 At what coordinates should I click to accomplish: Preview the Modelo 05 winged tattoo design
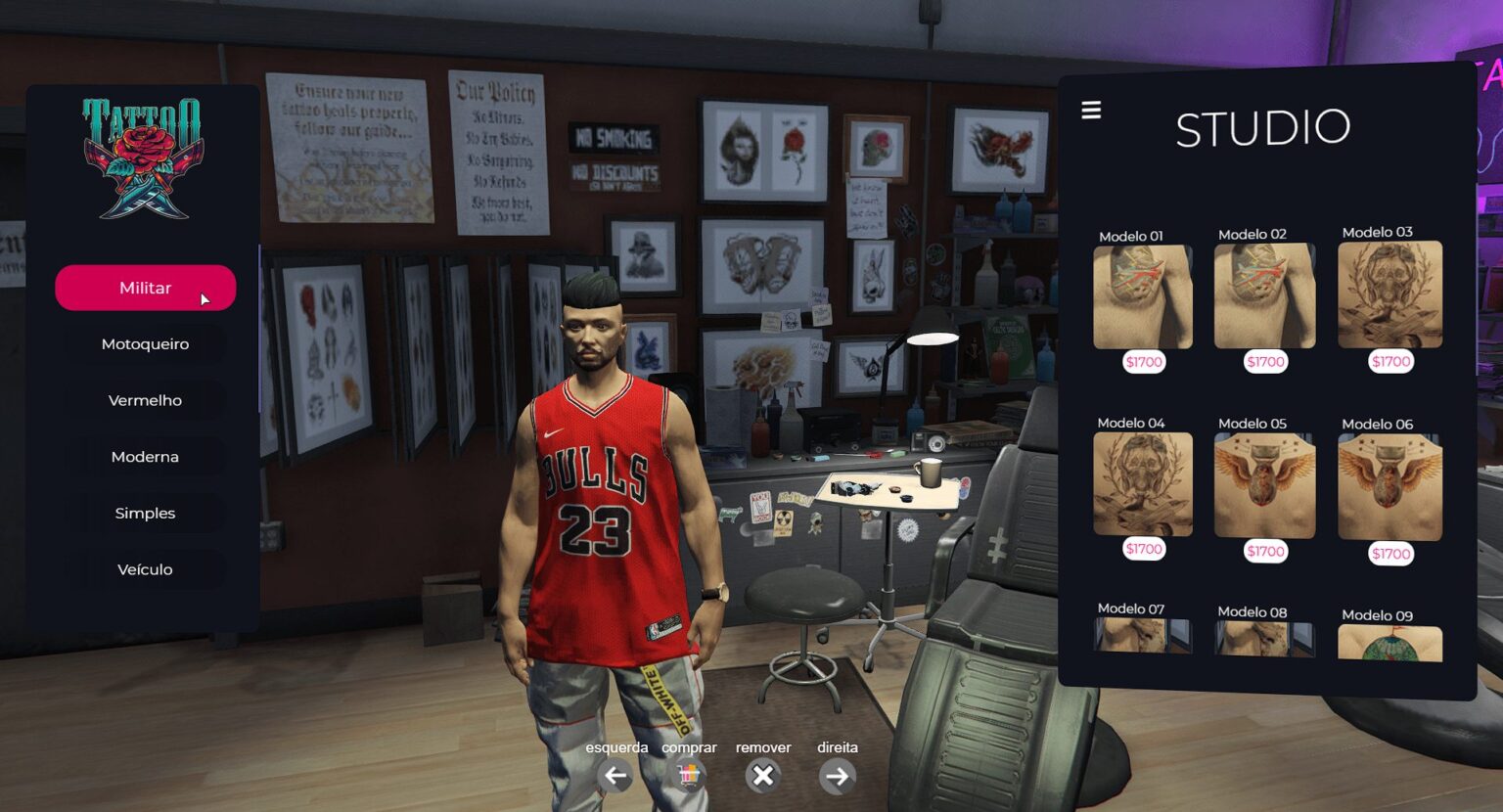[1264, 485]
